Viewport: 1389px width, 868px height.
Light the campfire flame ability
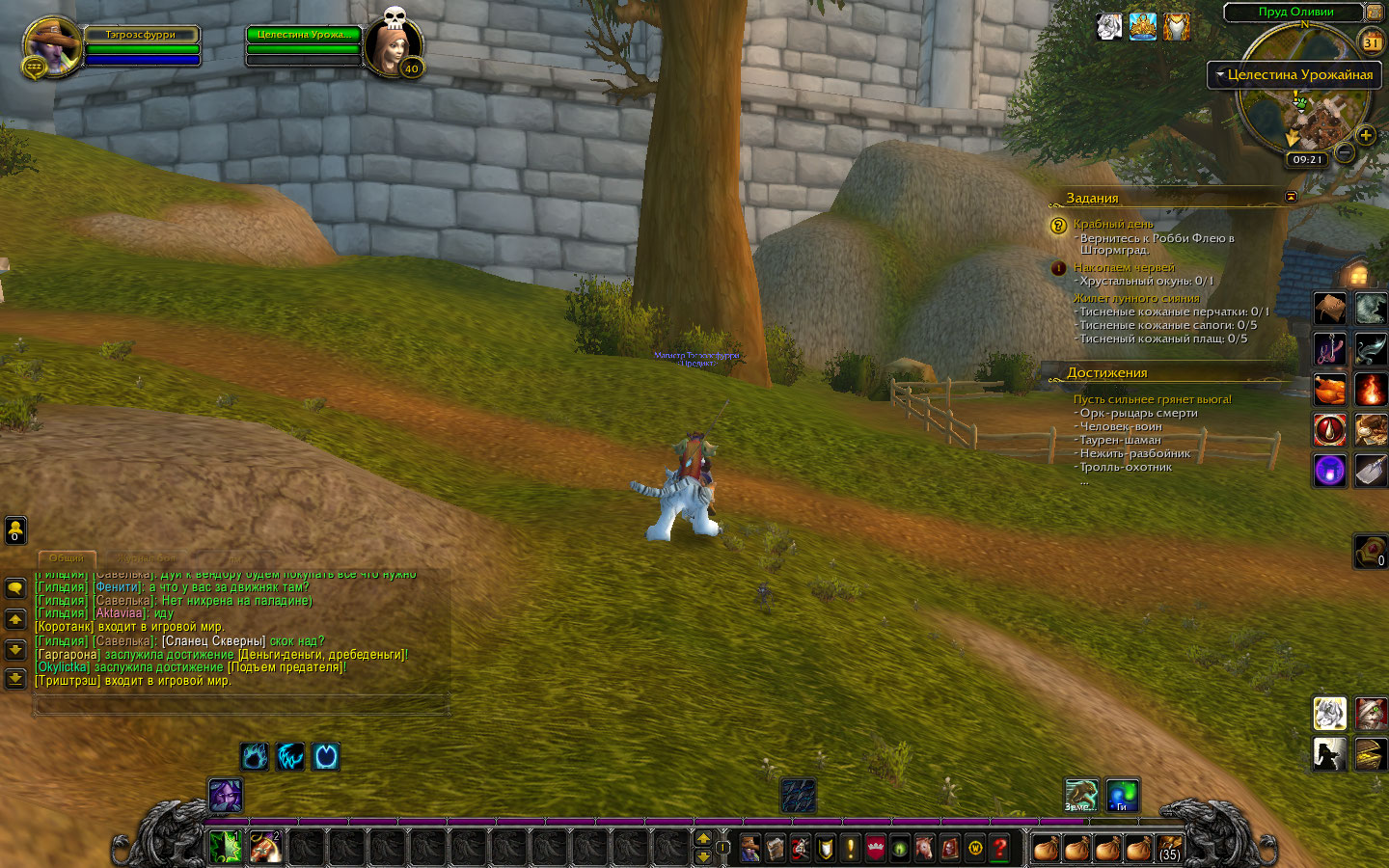tap(1371, 389)
